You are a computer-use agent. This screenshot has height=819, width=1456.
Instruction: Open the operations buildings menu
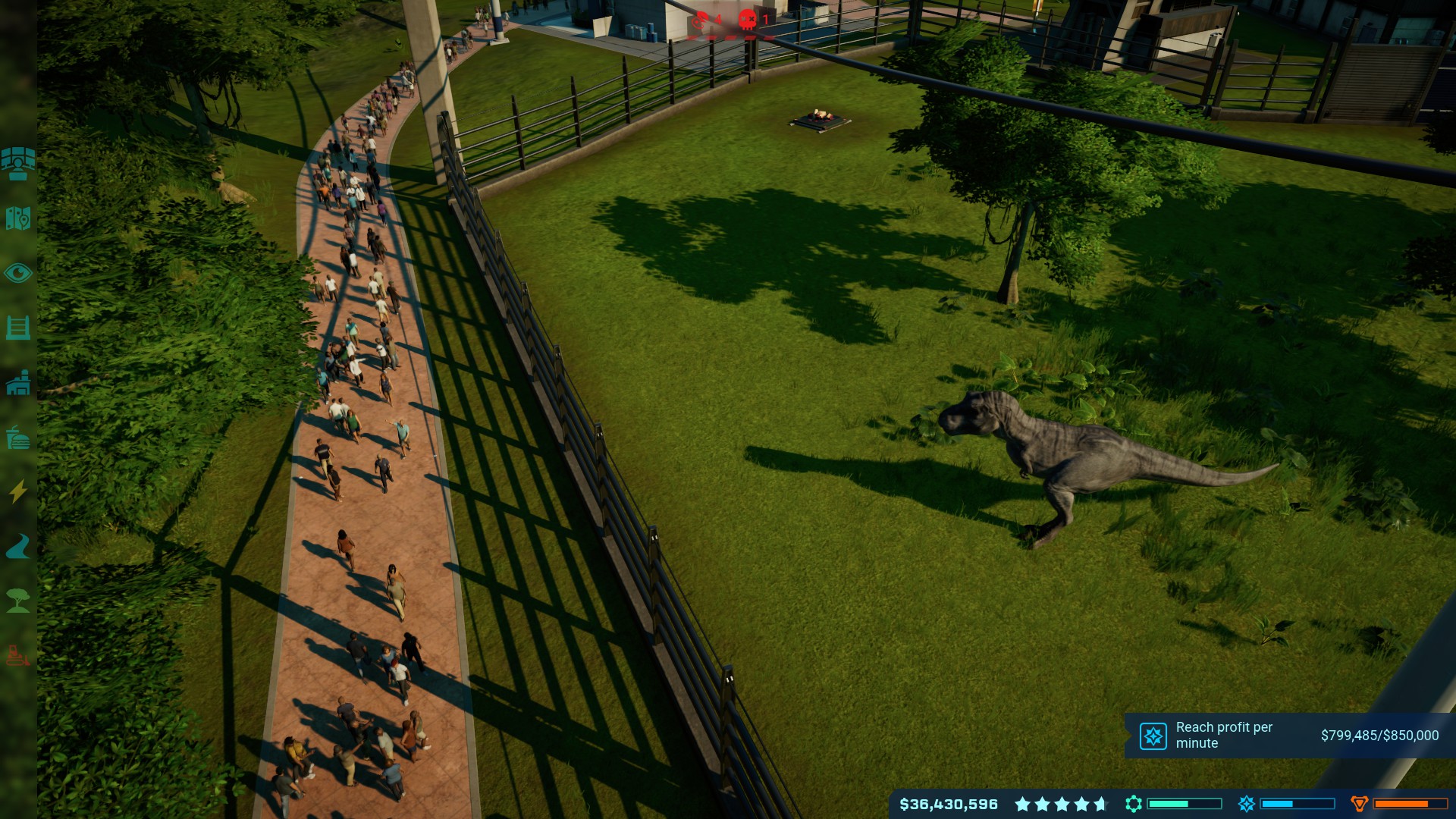tap(18, 383)
